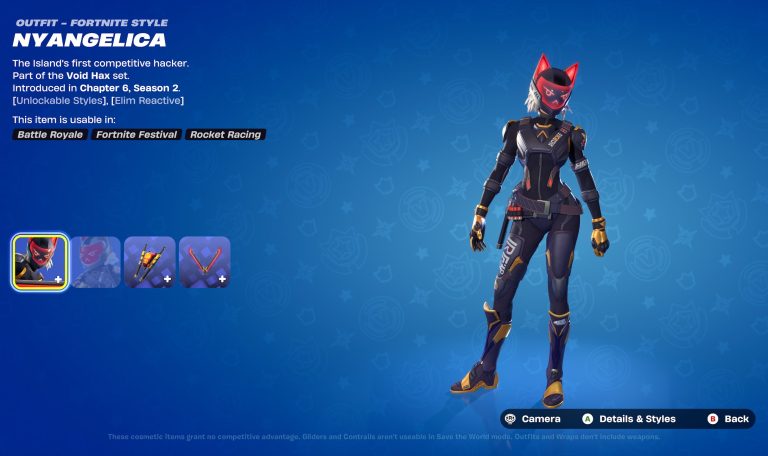The width and height of the screenshot is (768, 456).
Task: Go back using the Back button
Action: [728, 419]
